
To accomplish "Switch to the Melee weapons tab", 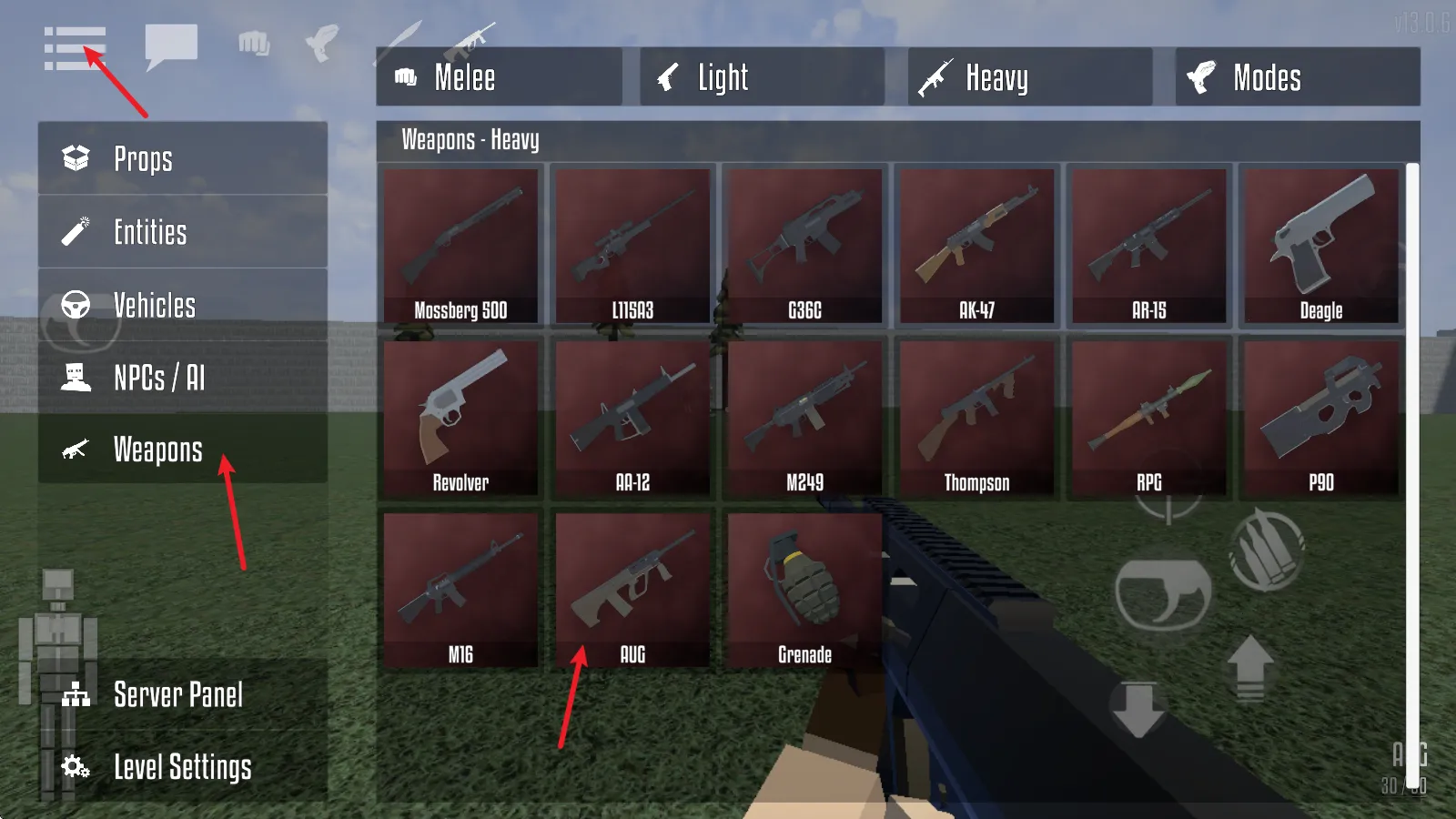I will [x=499, y=77].
